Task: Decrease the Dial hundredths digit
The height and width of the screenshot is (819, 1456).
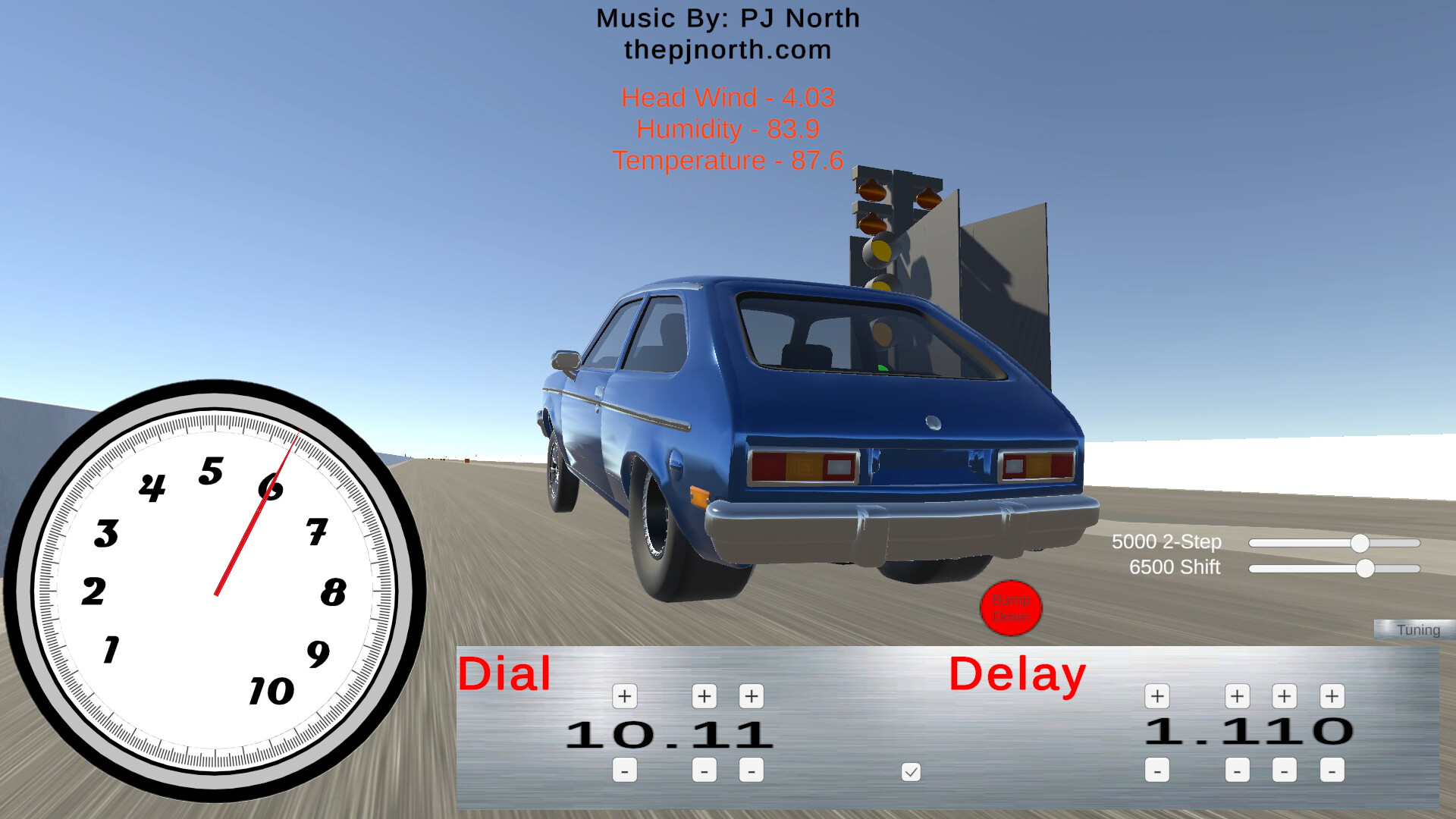Action: pos(751,770)
